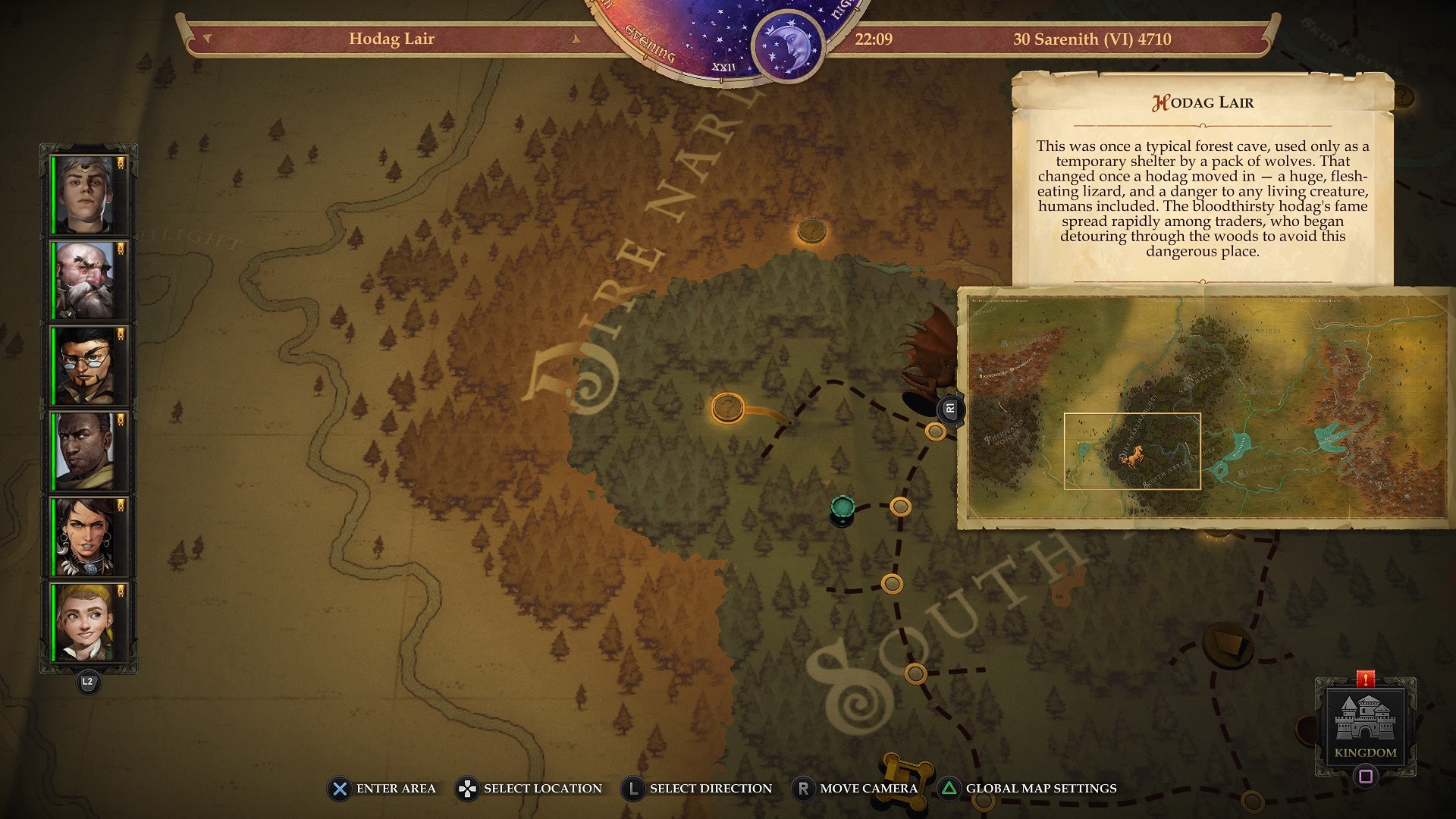Click the highlighted Hodag Lair map marker
Screen dimensions: 1456x819
[x=727, y=408]
